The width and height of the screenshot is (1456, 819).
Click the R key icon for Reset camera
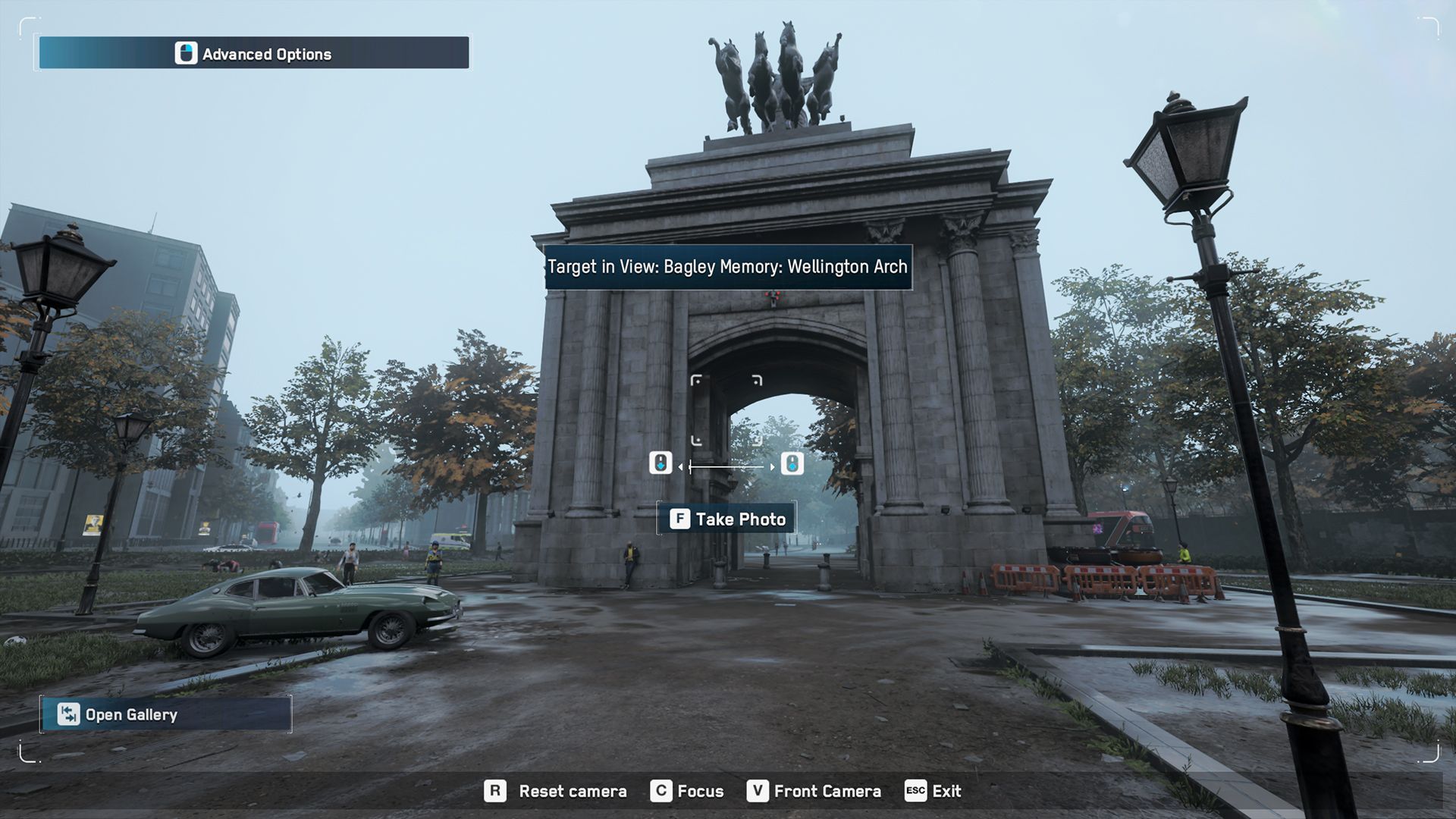[497, 791]
